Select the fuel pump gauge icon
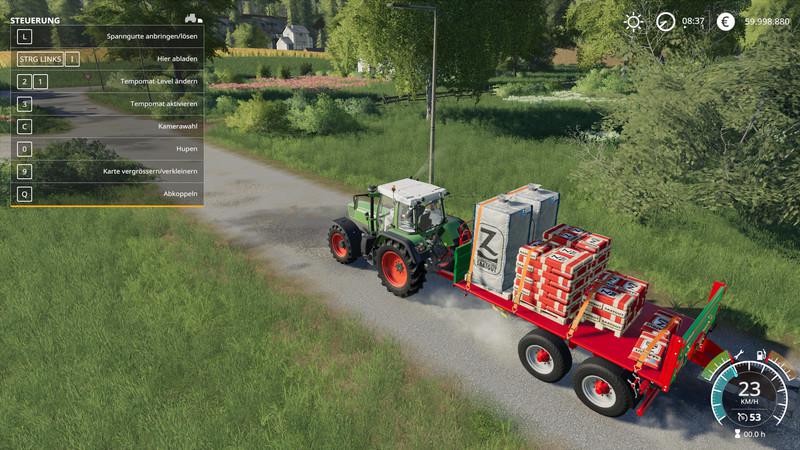This screenshot has width=800, height=450. coord(761,355)
